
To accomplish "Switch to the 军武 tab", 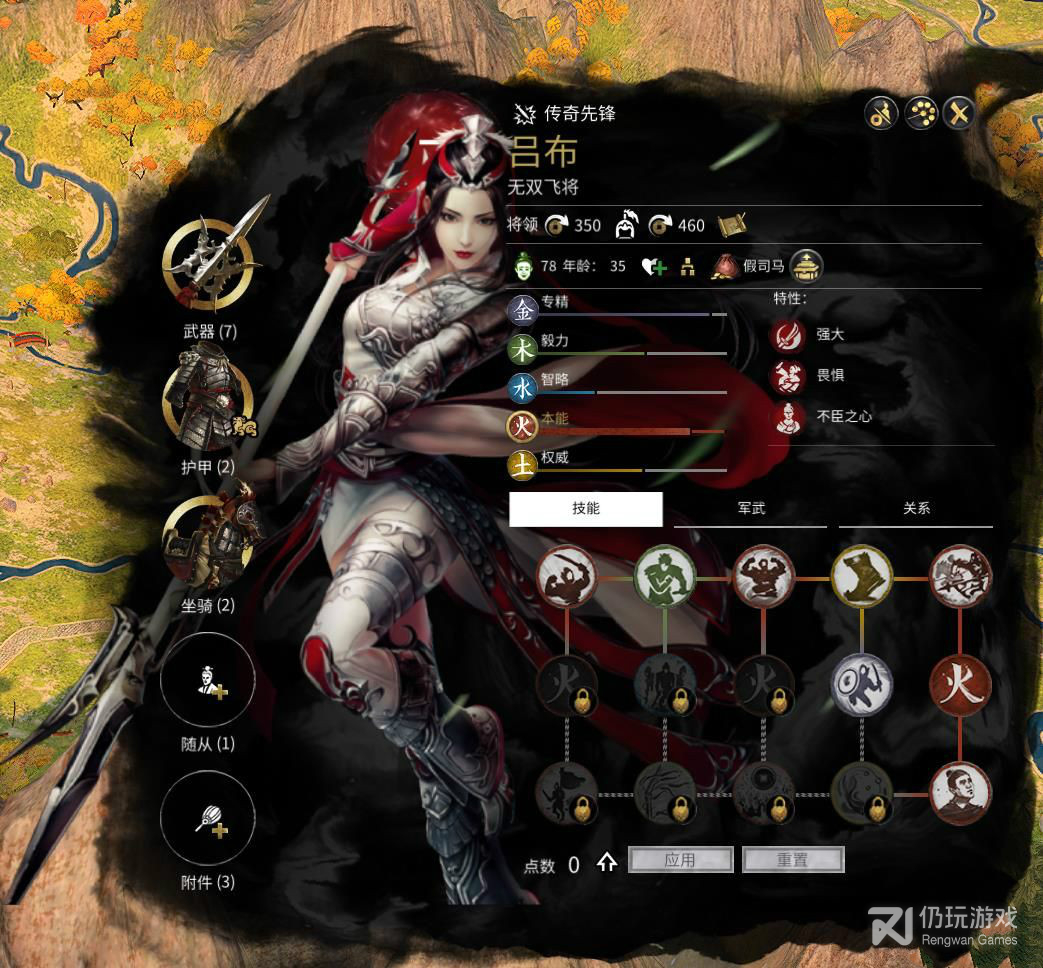I will pos(750,508).
